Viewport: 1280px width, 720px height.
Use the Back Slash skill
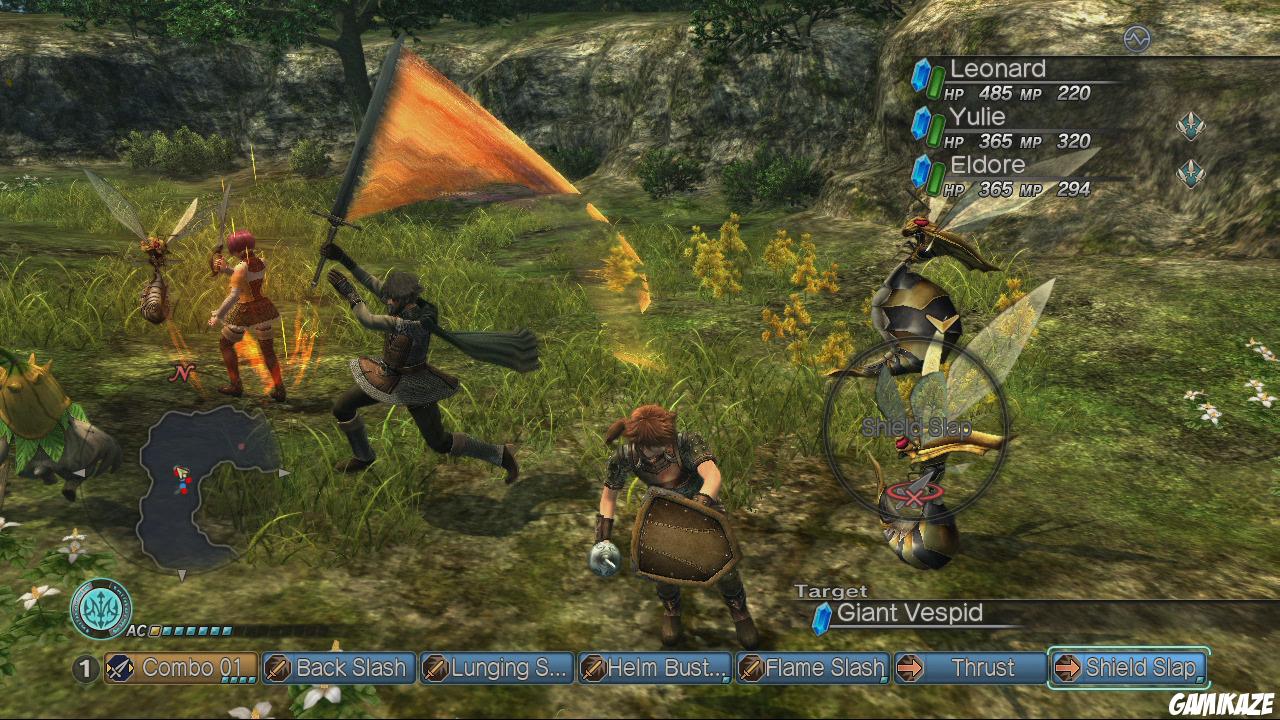339,668
